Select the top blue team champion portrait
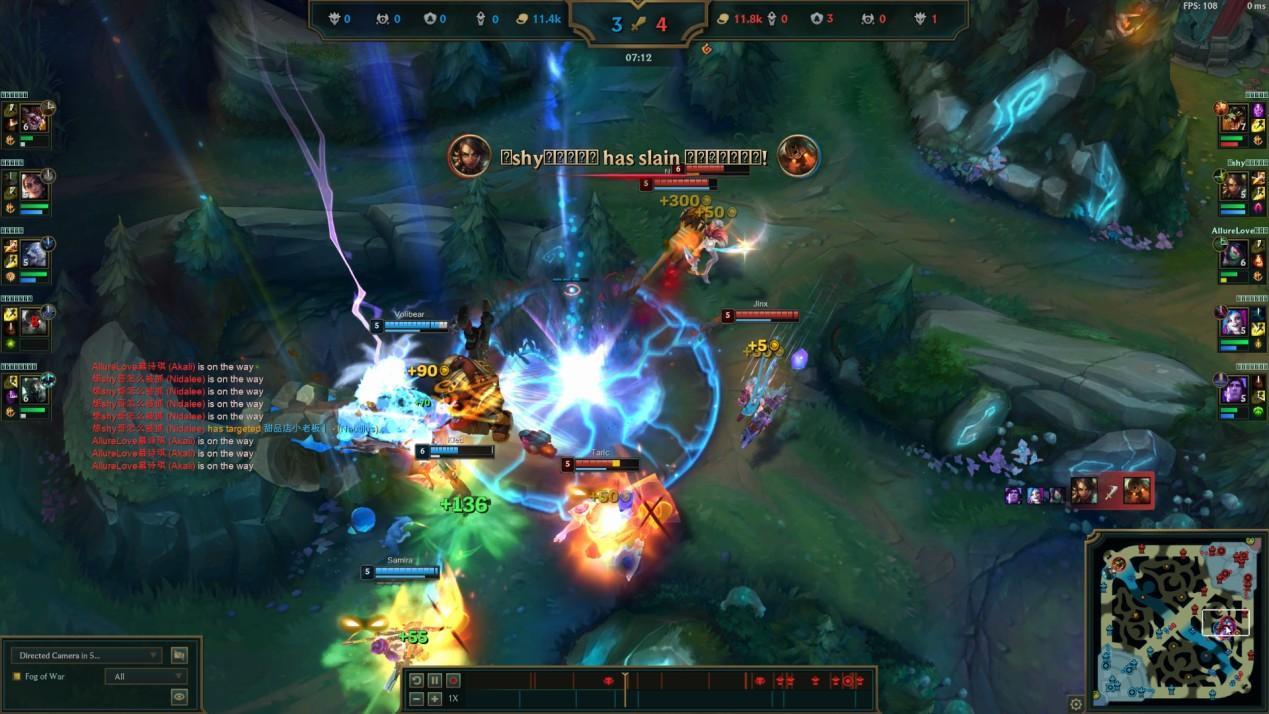Image resolution: width=1269 pixels, height=714 pixels. (x=34, y=119)
